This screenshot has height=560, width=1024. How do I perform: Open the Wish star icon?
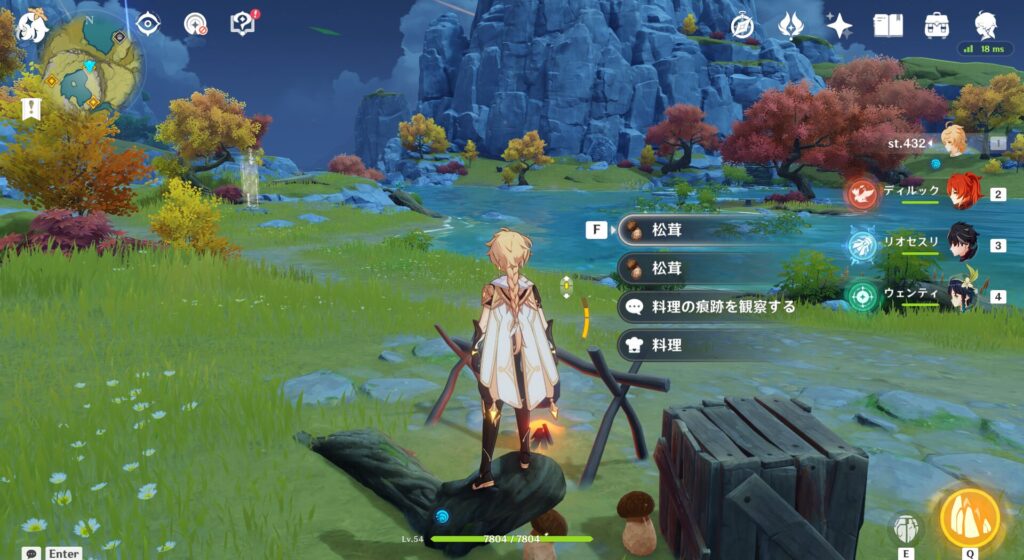(x=839, y=25)
